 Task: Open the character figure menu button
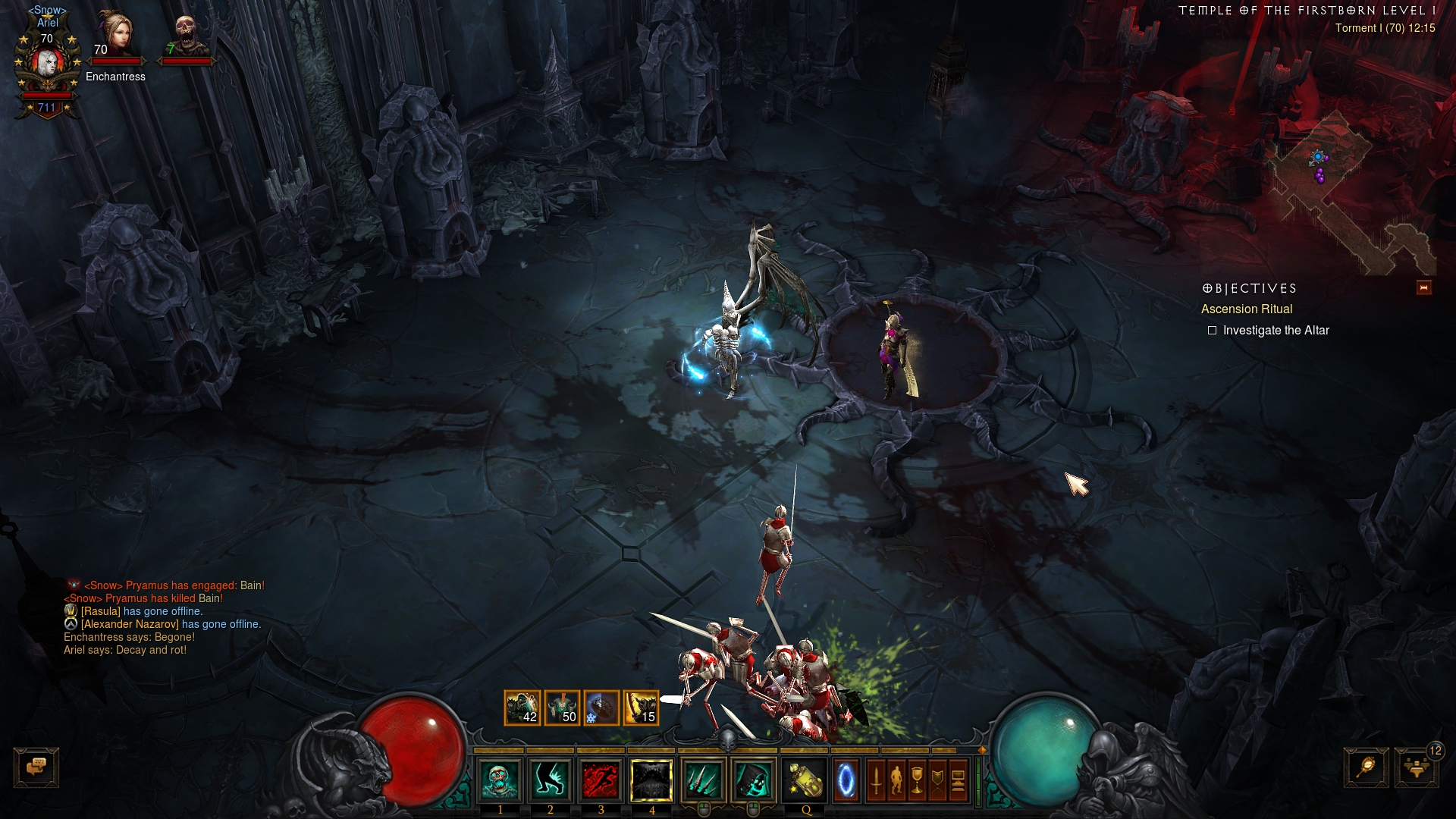tap(896, 780)
